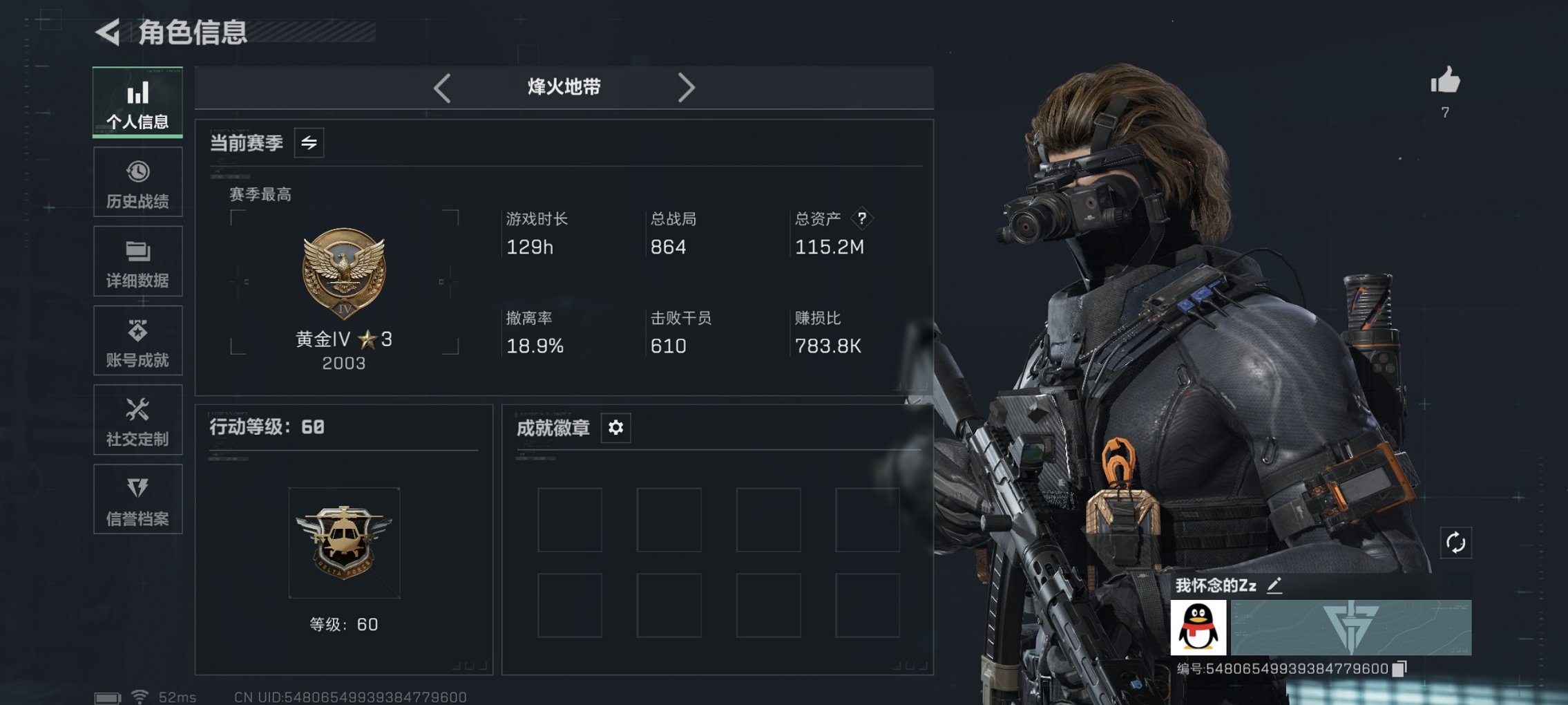This screenshot has width=1568, height=705.
Task: Switch to the previous game mode arrow
Action: click(441, 87)
